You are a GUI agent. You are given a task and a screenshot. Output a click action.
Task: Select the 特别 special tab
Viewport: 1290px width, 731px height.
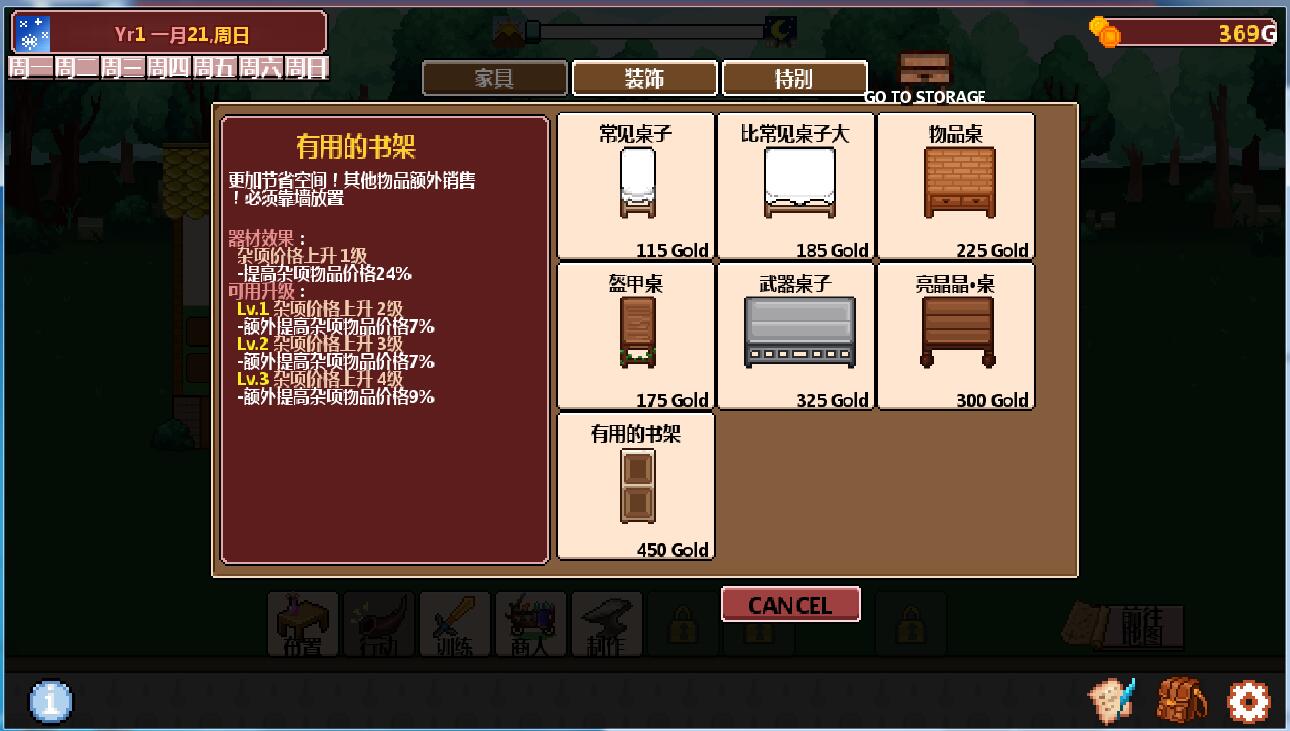click(x=794, y=78)
